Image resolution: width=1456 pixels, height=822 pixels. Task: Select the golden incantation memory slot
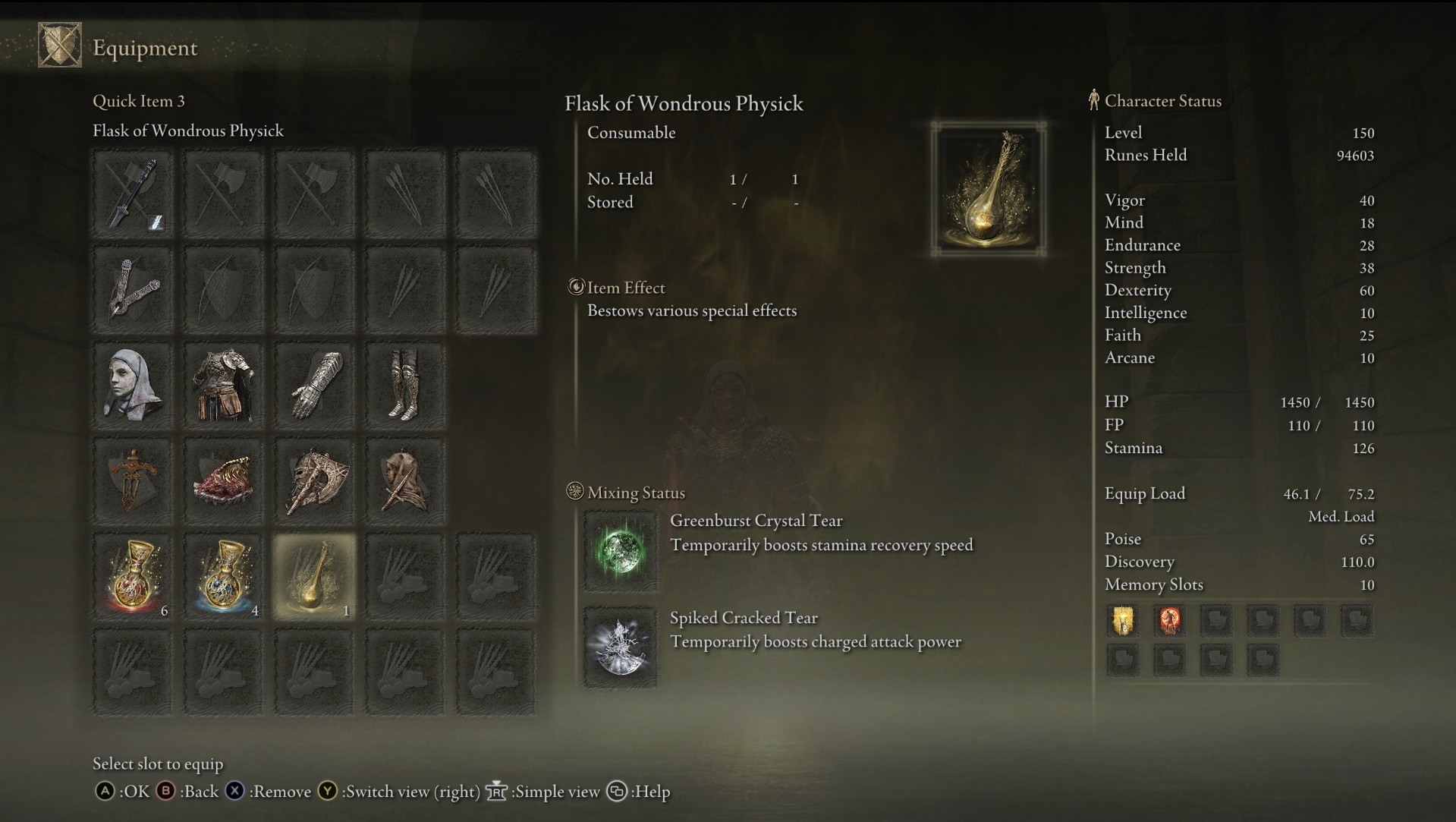[x=1123, y=621]
